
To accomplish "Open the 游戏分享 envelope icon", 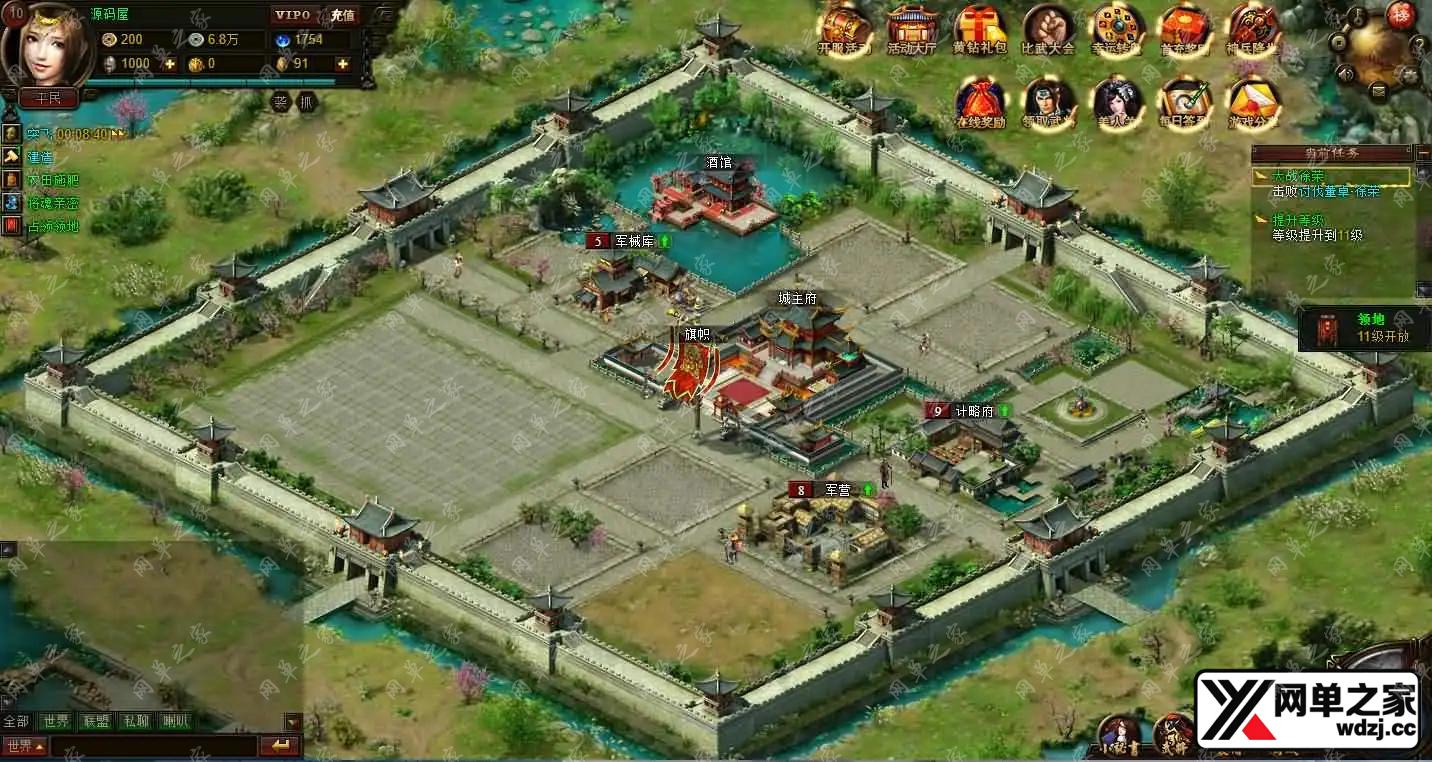I will point(1253,103).
